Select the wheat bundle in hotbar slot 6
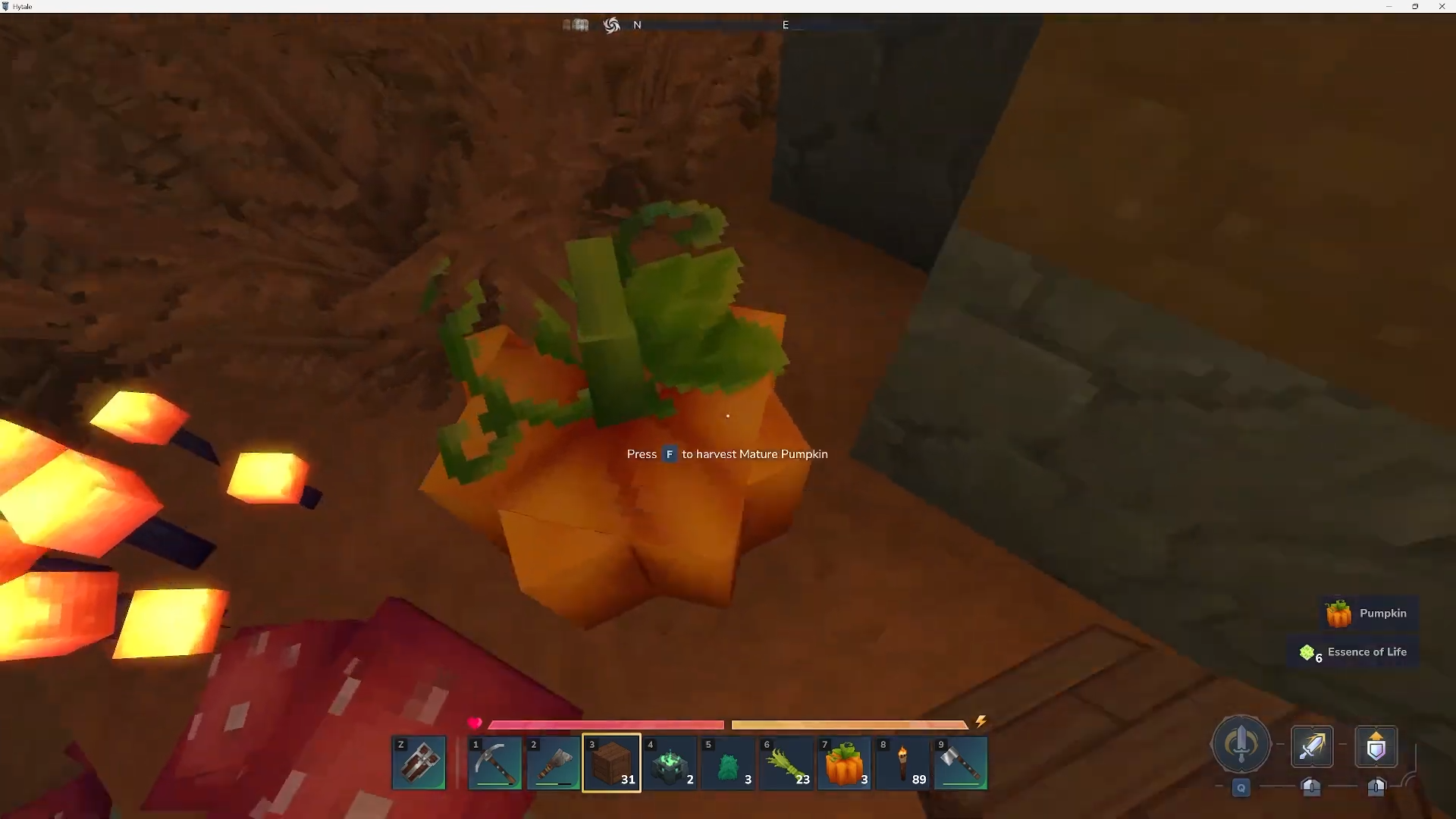This screenshot has width=1456, height=819. (x=786, y=763)
